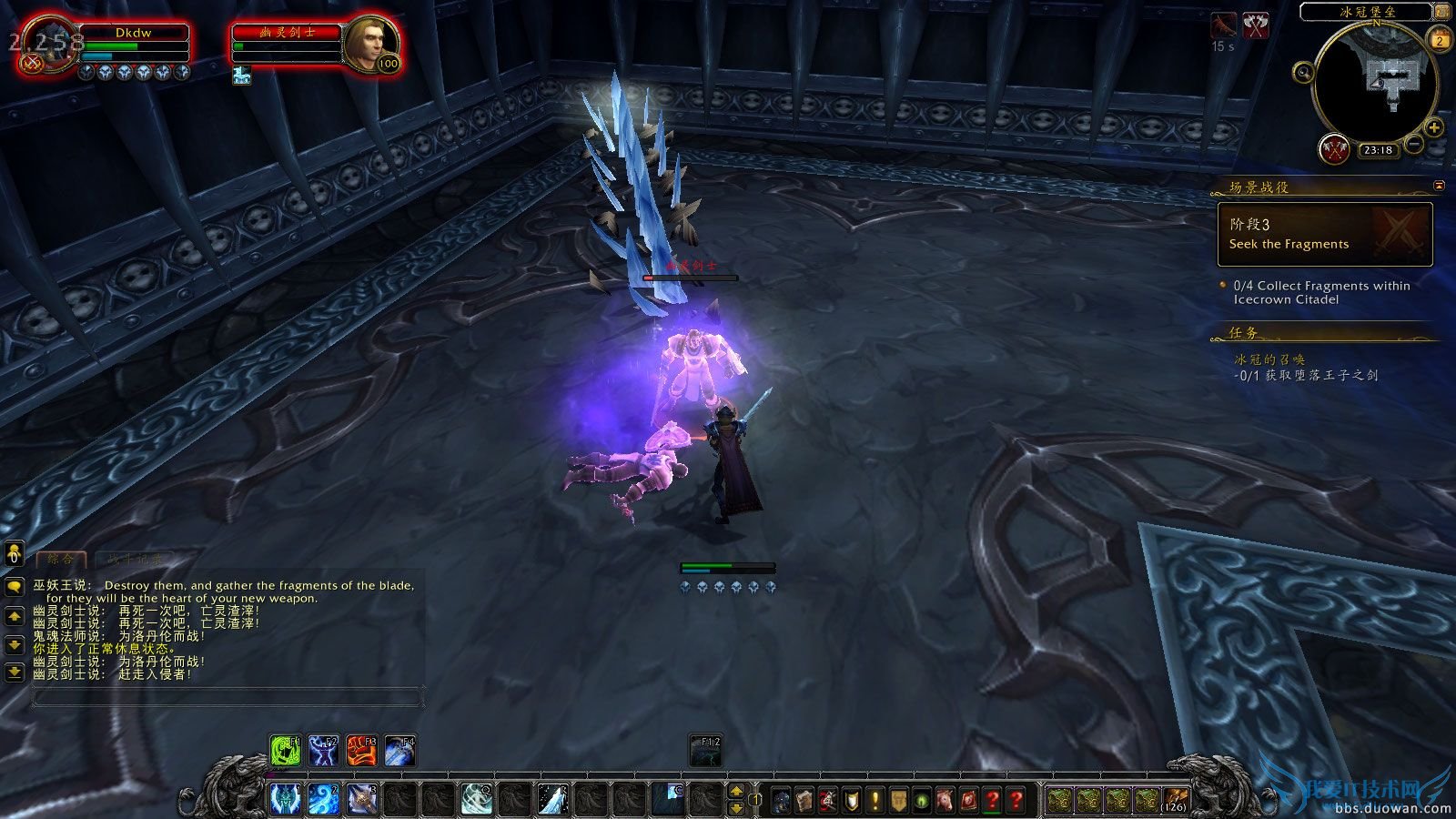Jump to newest messages with chat bottom arrow
Image resolution: width=1456 pixels, height=819 pixels.
click(13, 672)
